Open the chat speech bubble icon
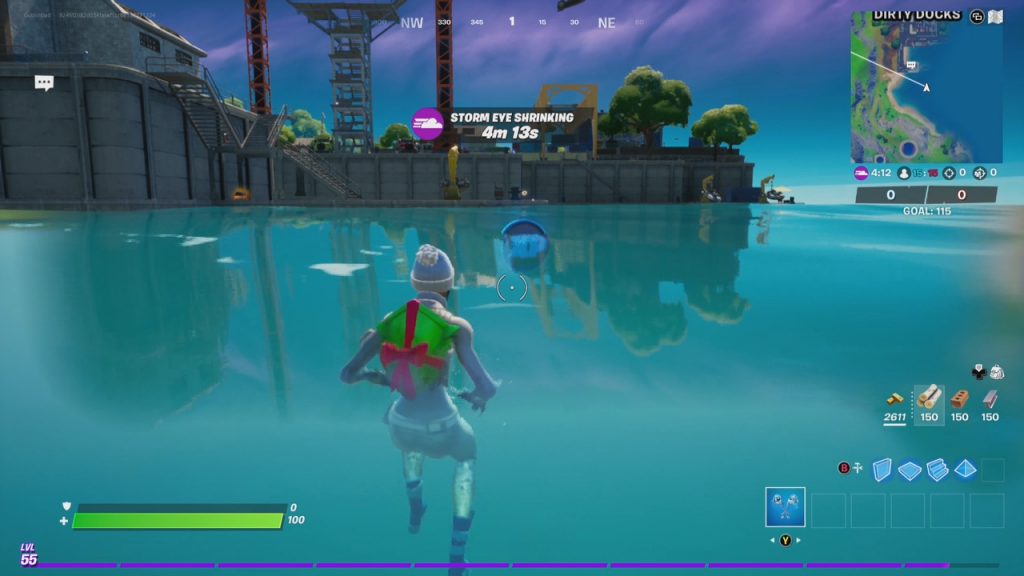Viewport: 1024px width, 576px height. click(44, 83)
